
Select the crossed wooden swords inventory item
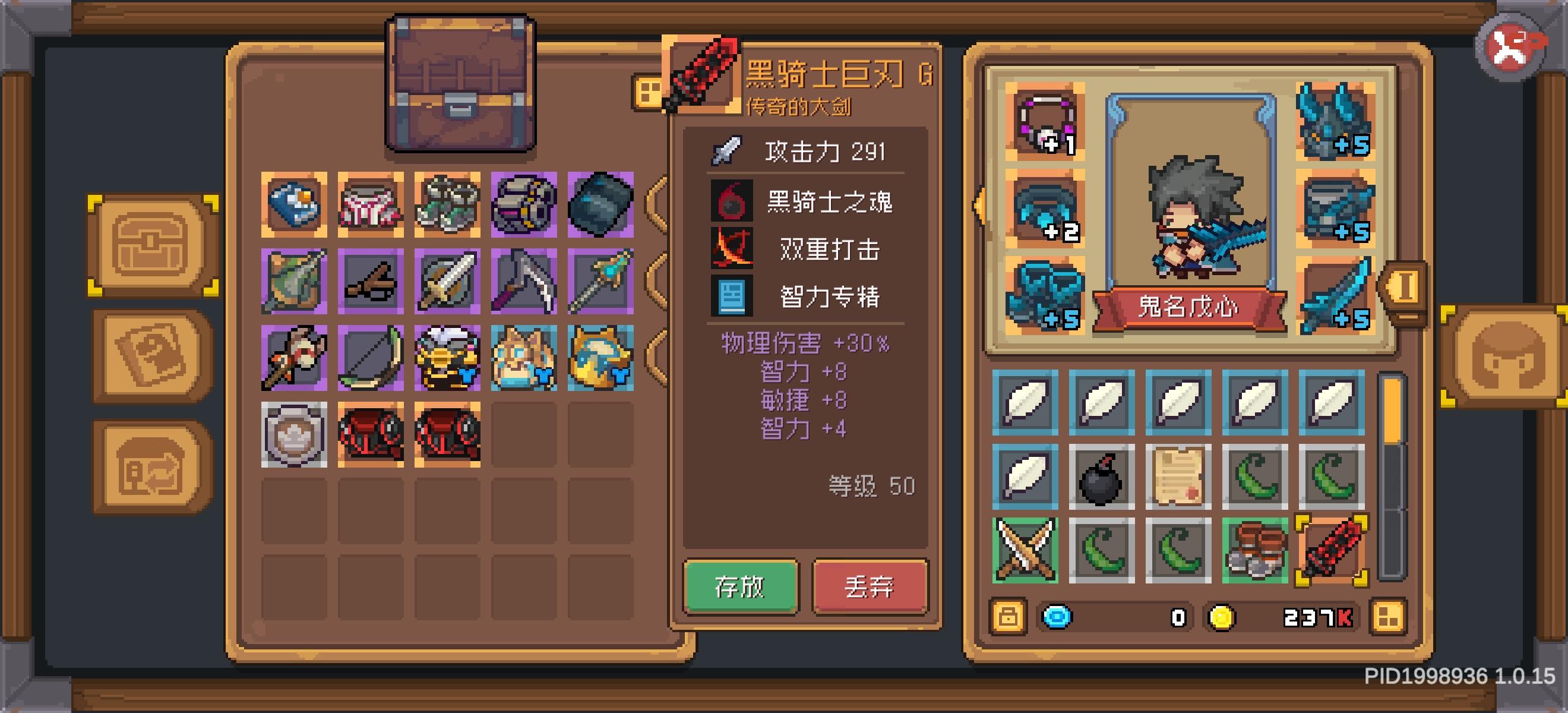(1026, 550)
